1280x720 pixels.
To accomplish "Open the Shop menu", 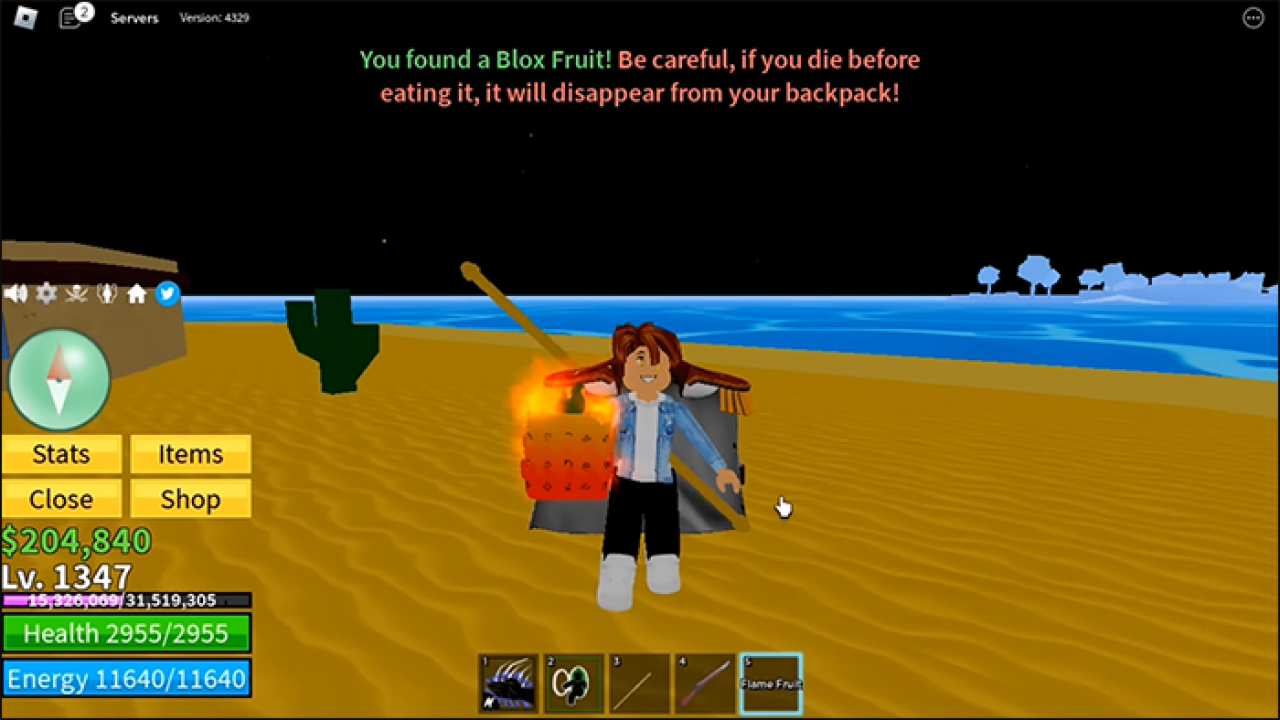I will (x=190, y=499).
